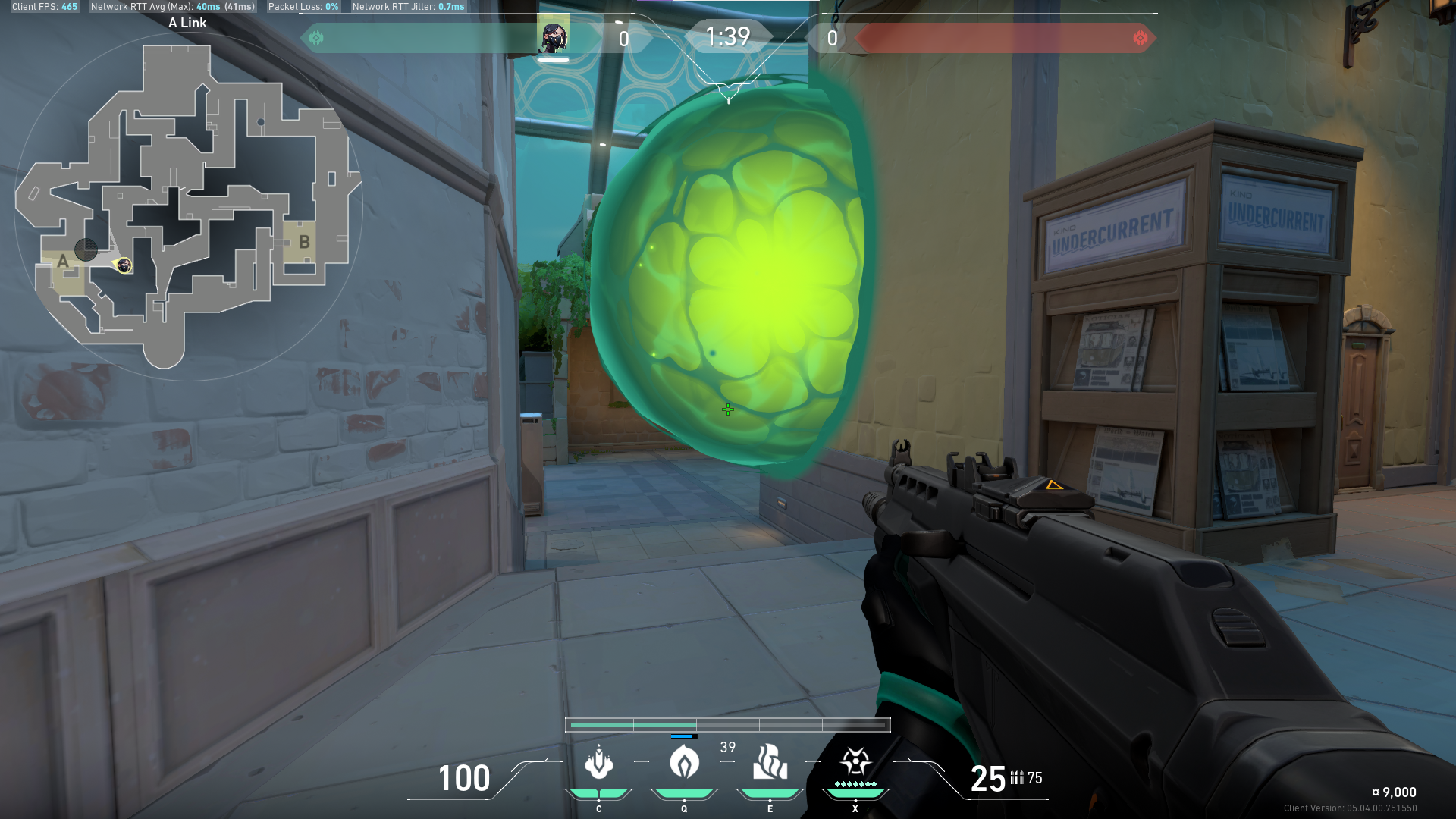
Task: Select the A site label on the minimap
Action: (62, 262)
